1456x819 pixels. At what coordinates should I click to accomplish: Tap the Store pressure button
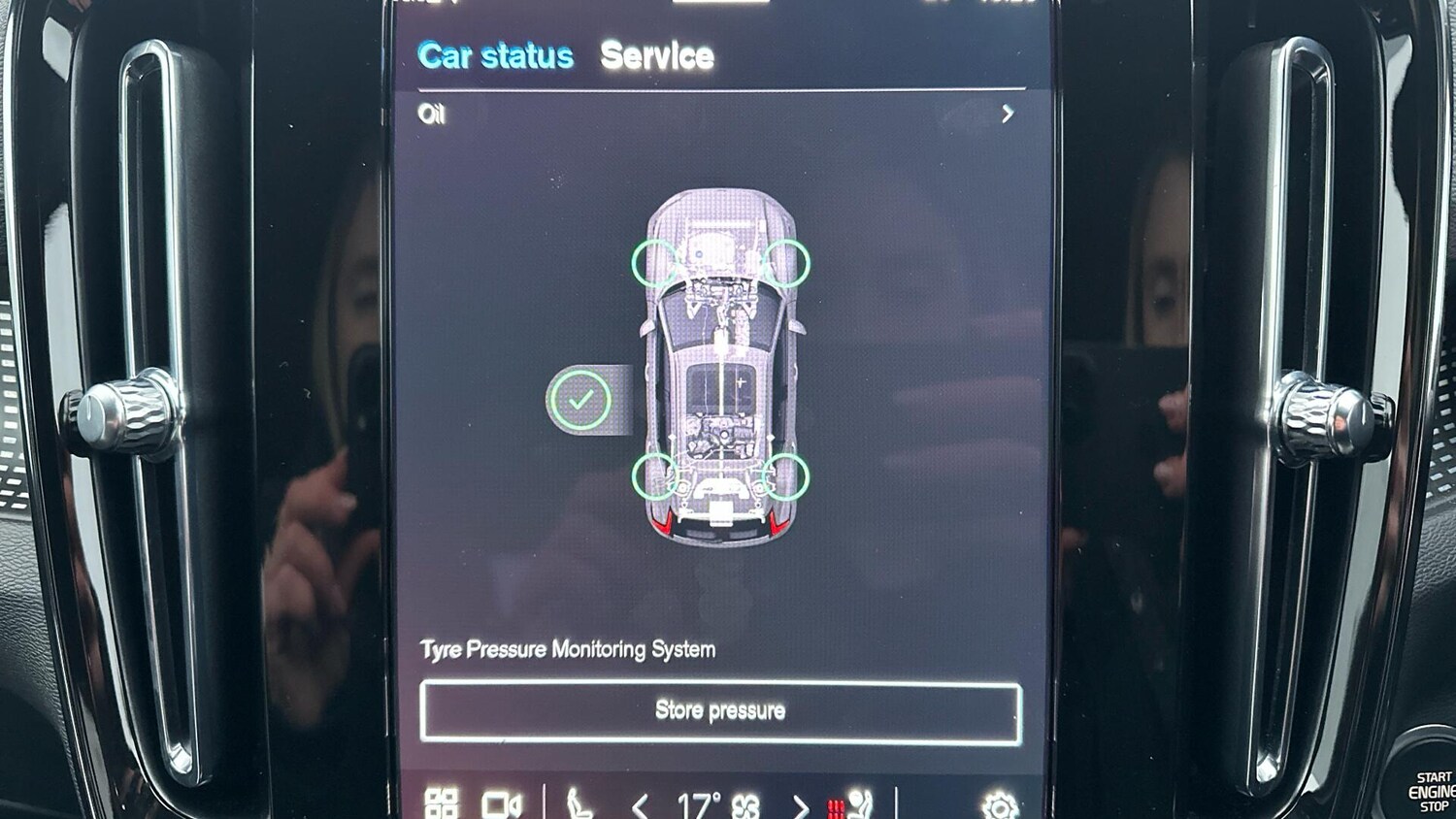[720, 711]
